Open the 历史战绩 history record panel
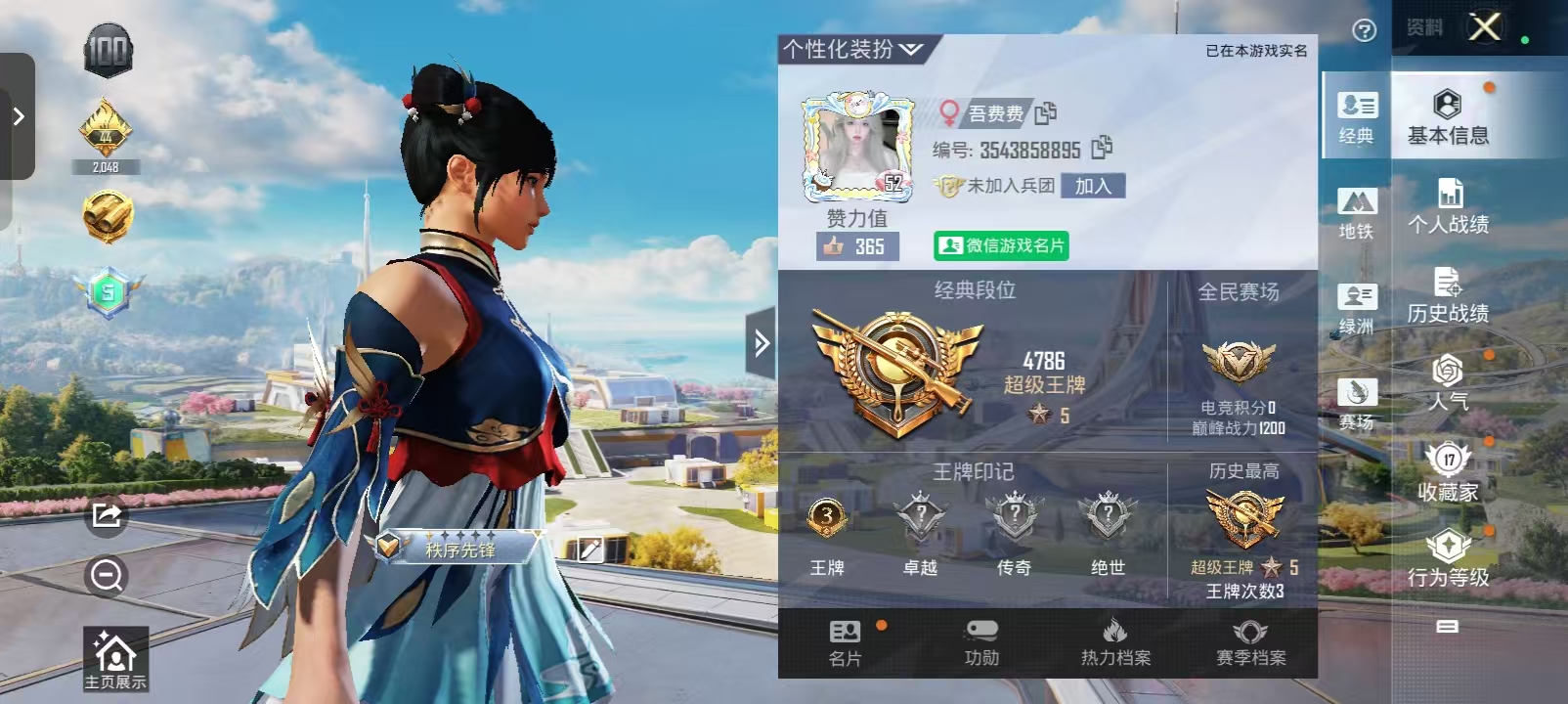Viewport: 1568px width, 704px height. click(x=1450, y=293)
